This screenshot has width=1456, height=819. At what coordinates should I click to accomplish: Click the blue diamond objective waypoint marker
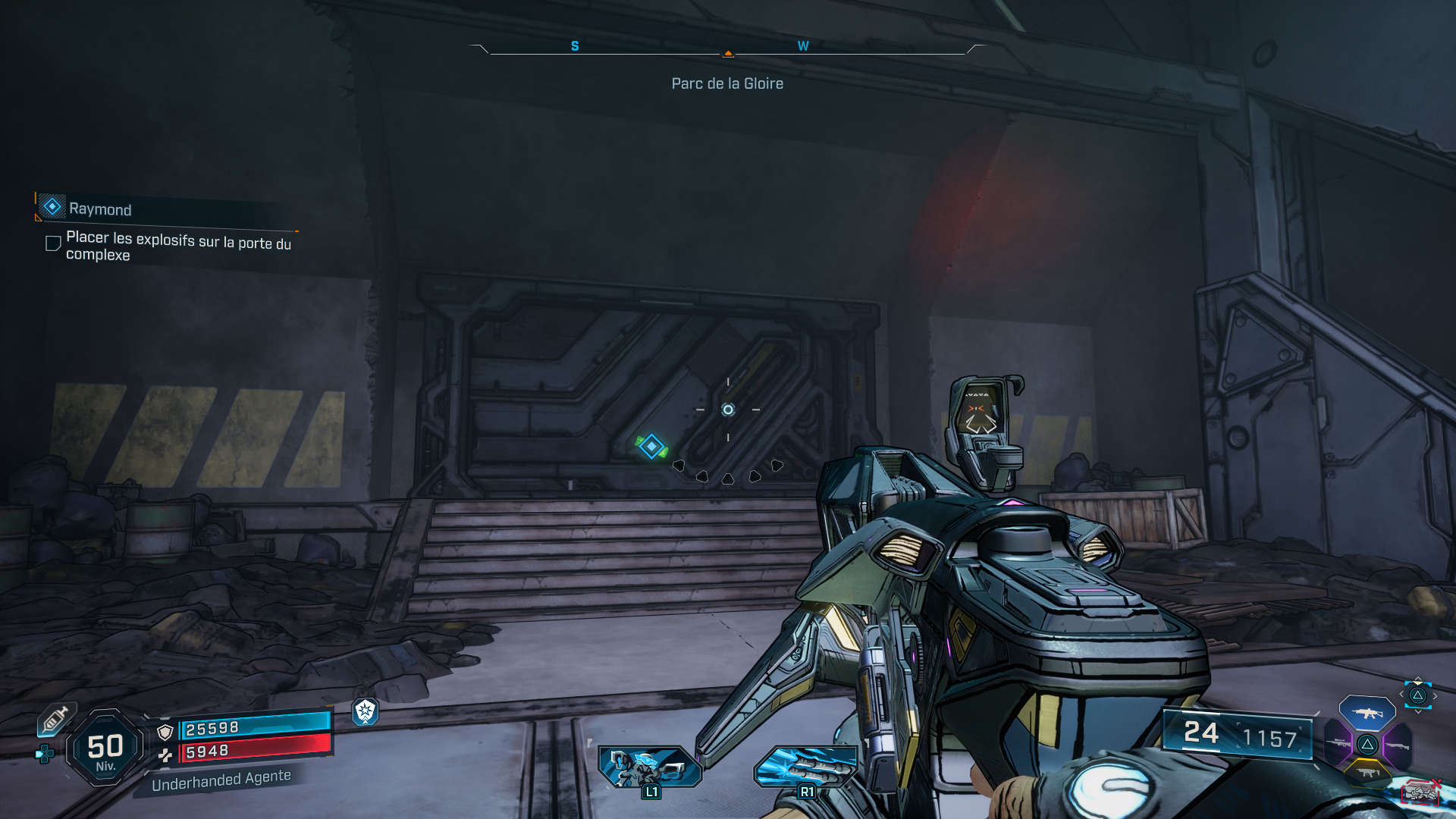point(651,447)
